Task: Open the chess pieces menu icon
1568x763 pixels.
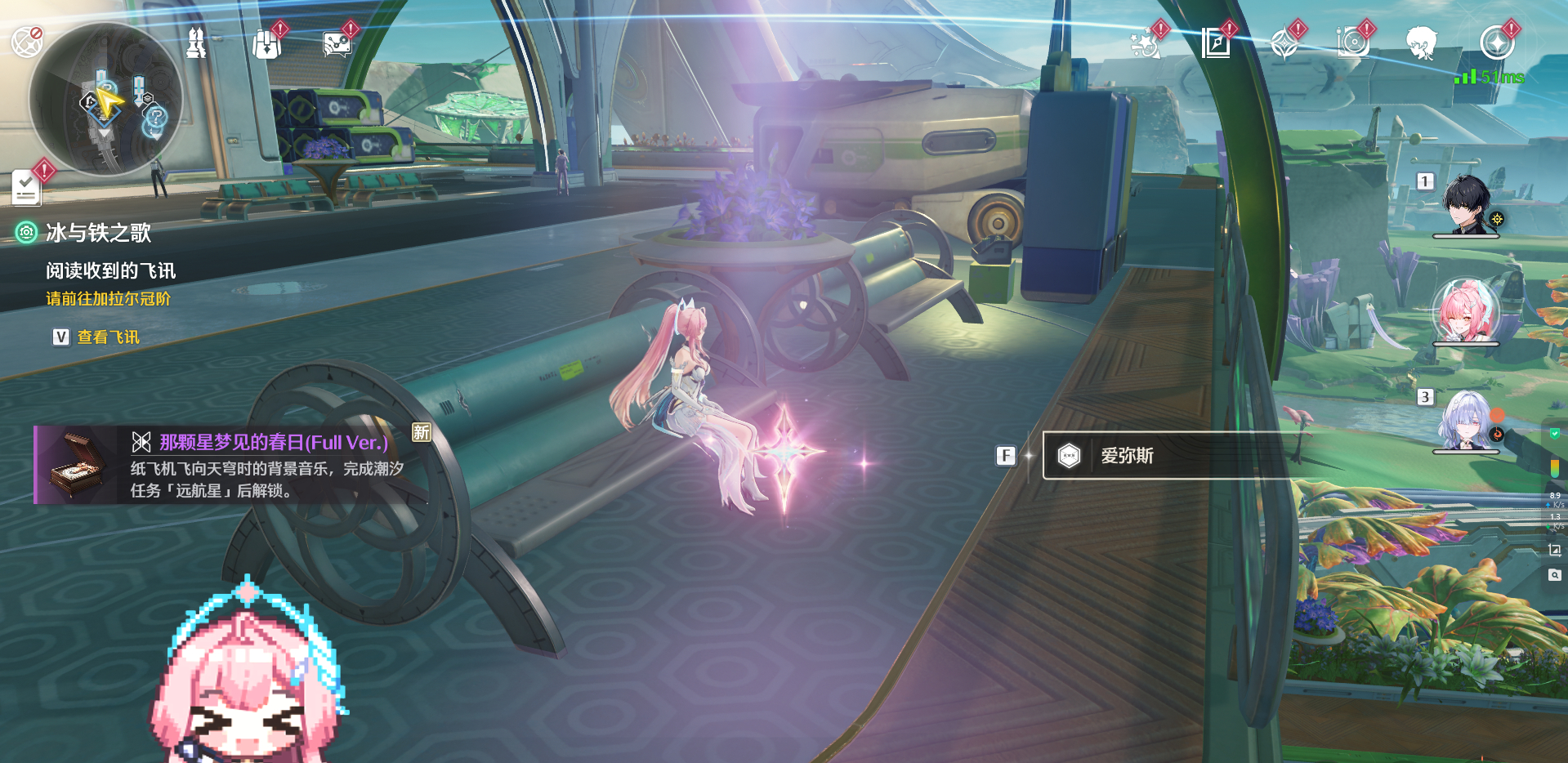Action: click(x=196, y=43)
